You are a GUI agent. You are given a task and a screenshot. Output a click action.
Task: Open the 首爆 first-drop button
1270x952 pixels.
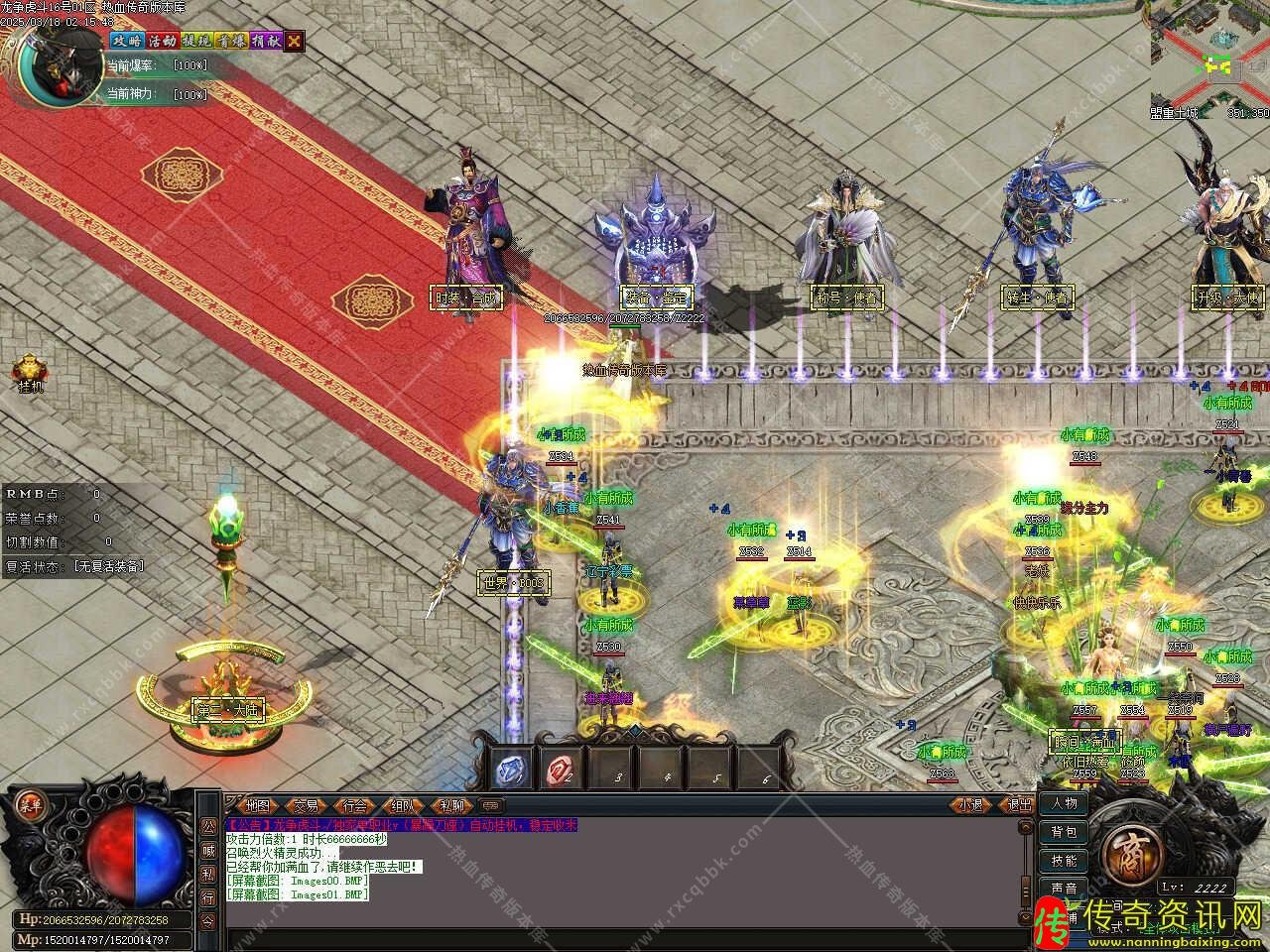pyautogui.click(x=230, y=41)
